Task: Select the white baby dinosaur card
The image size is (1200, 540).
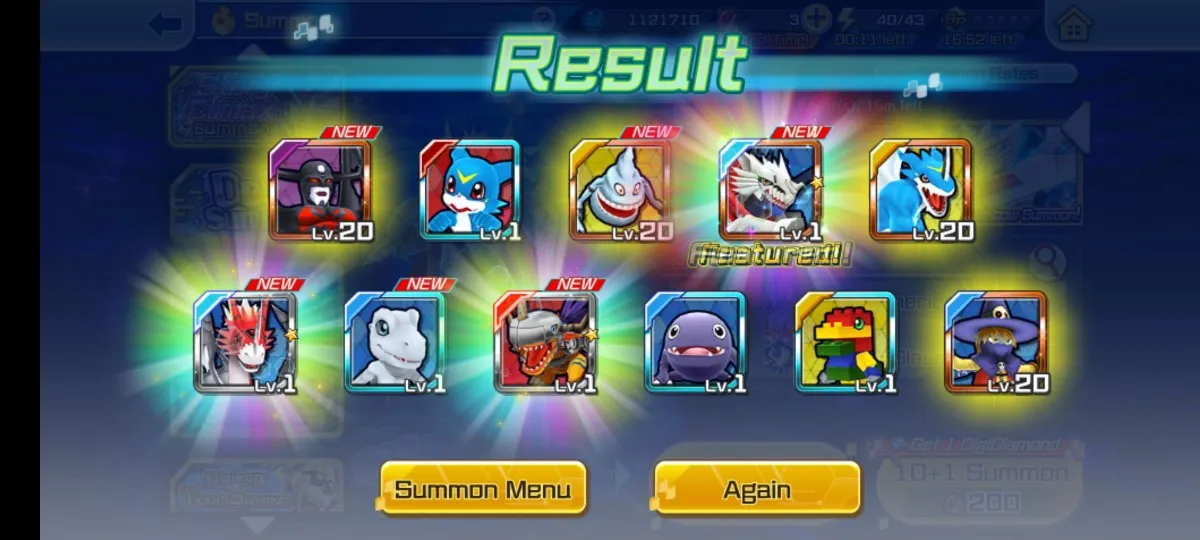Action: (395, 342)
